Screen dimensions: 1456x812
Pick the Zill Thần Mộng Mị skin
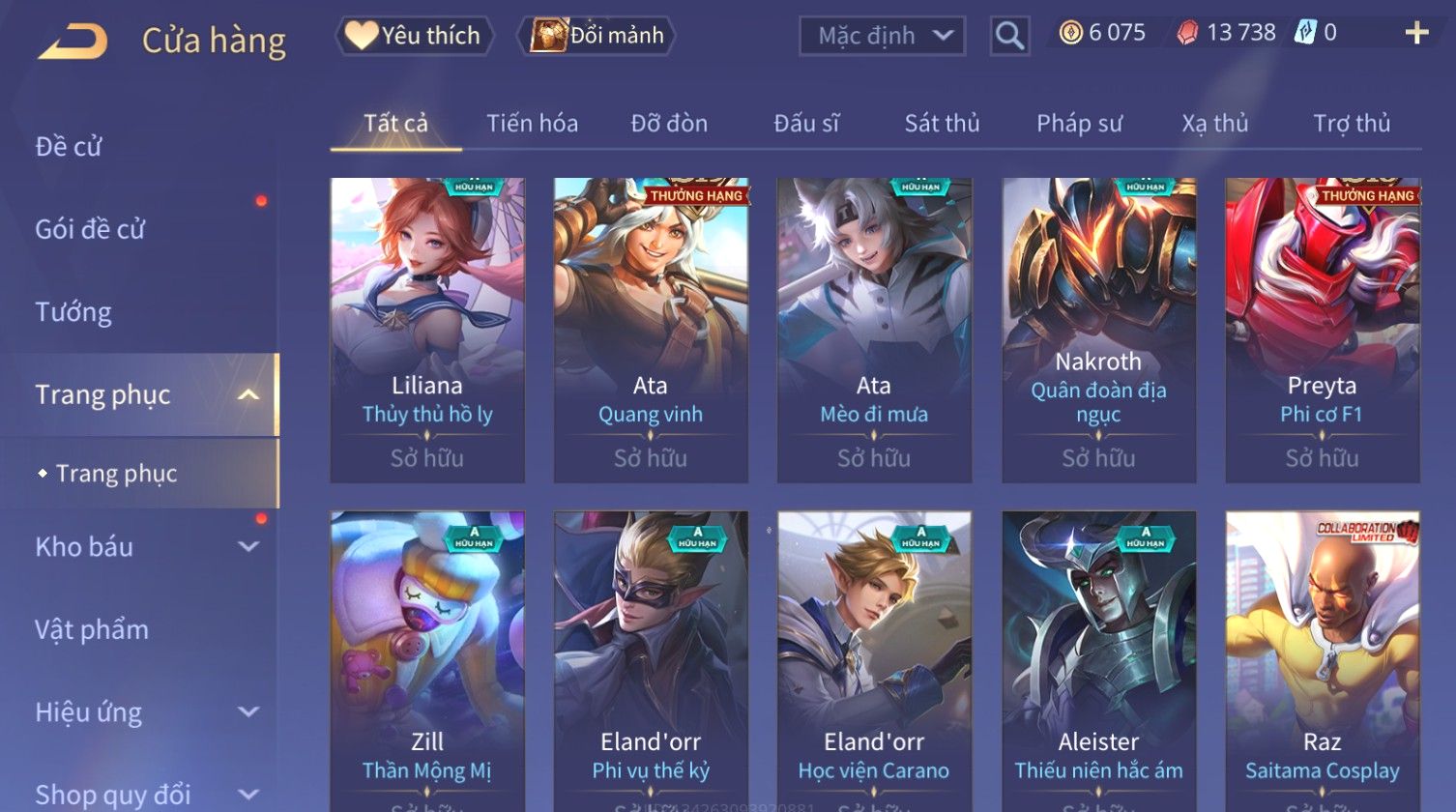427,657
